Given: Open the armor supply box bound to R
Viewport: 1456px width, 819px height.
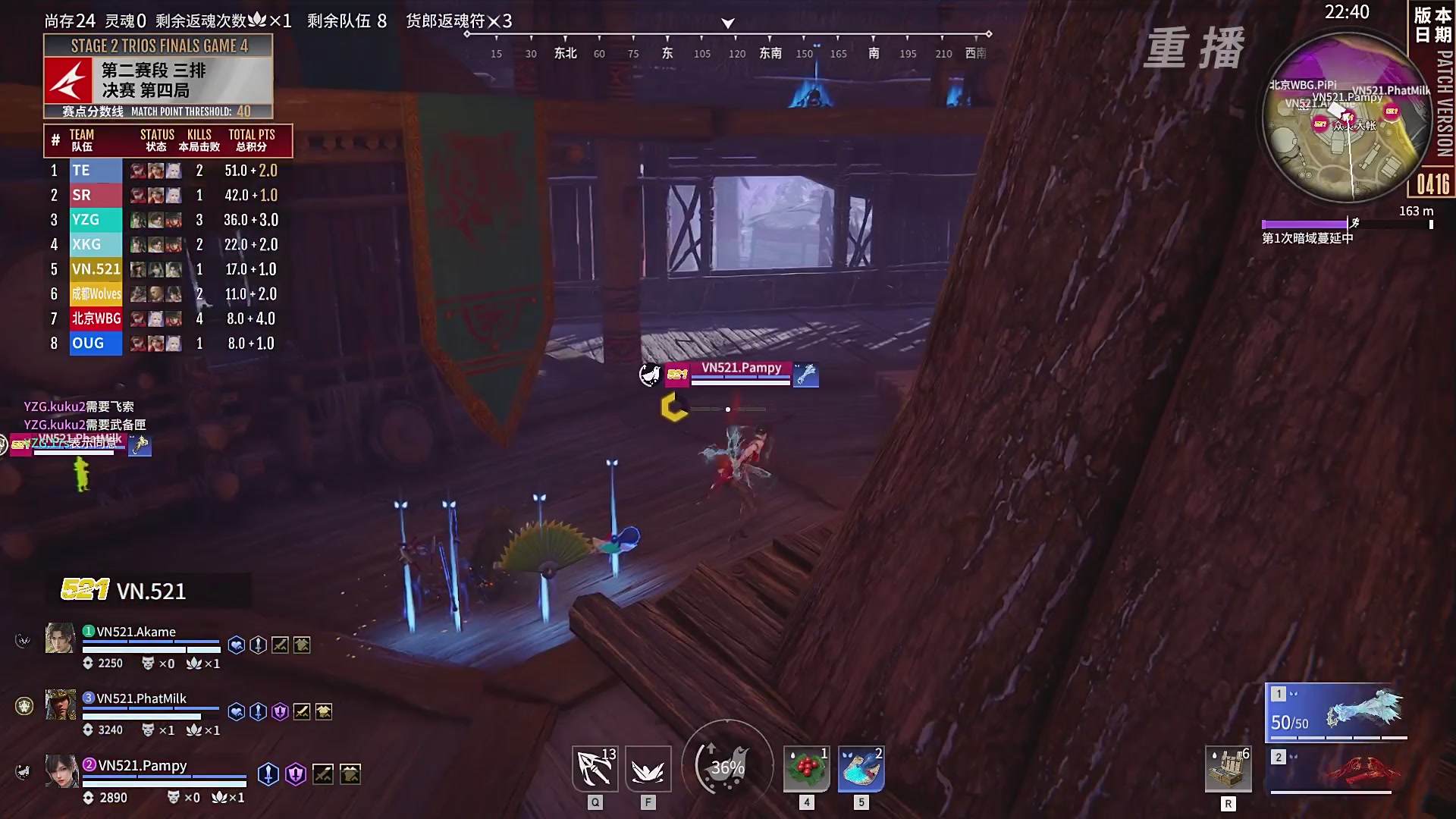Looking at the screenshot, I should tap(1228, 768).
